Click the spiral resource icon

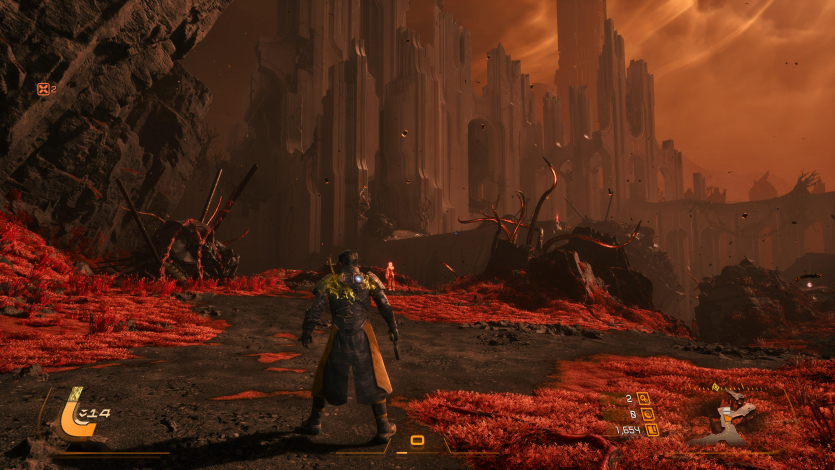[645, 414]
